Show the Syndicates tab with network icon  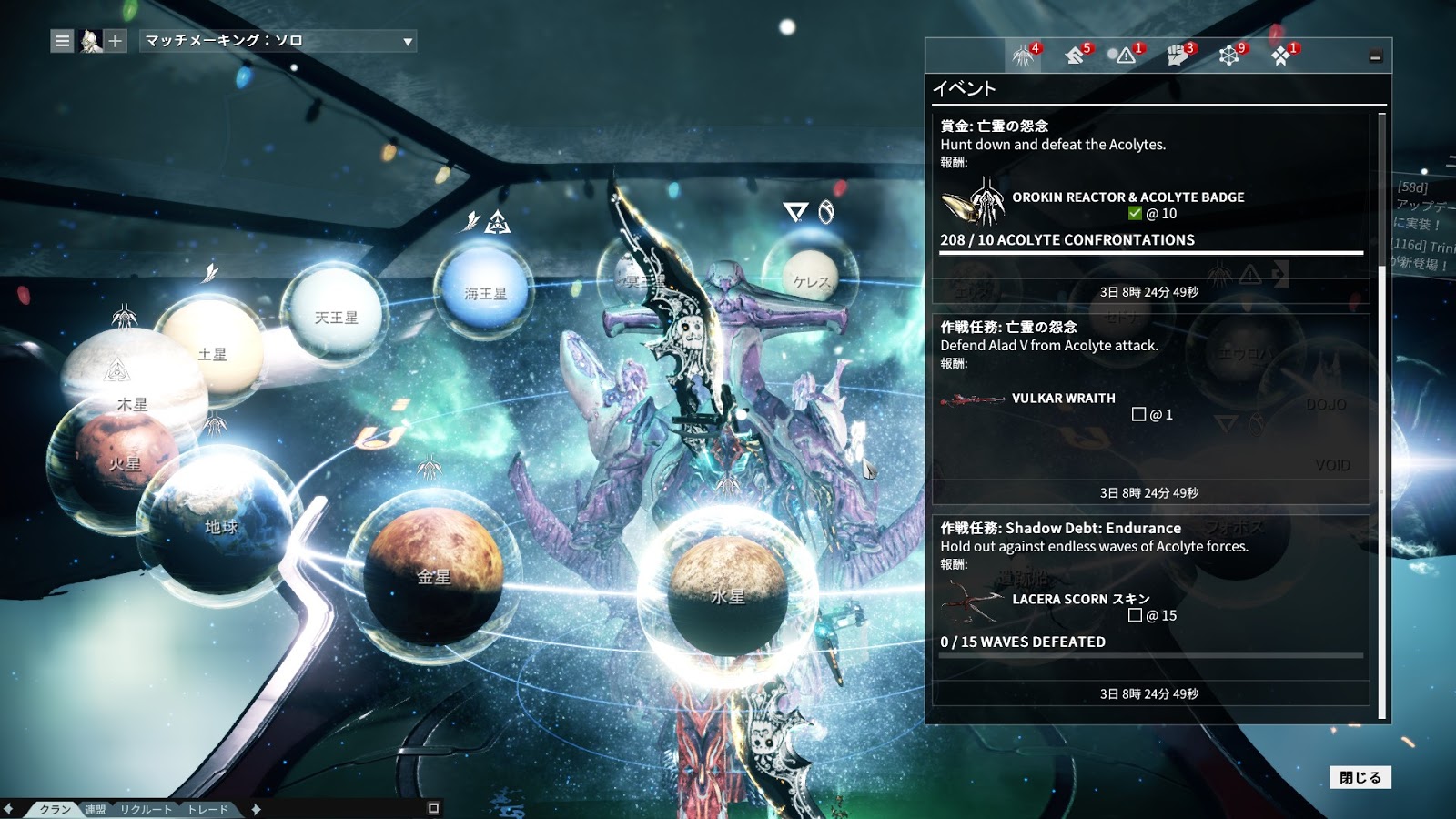1230,56
